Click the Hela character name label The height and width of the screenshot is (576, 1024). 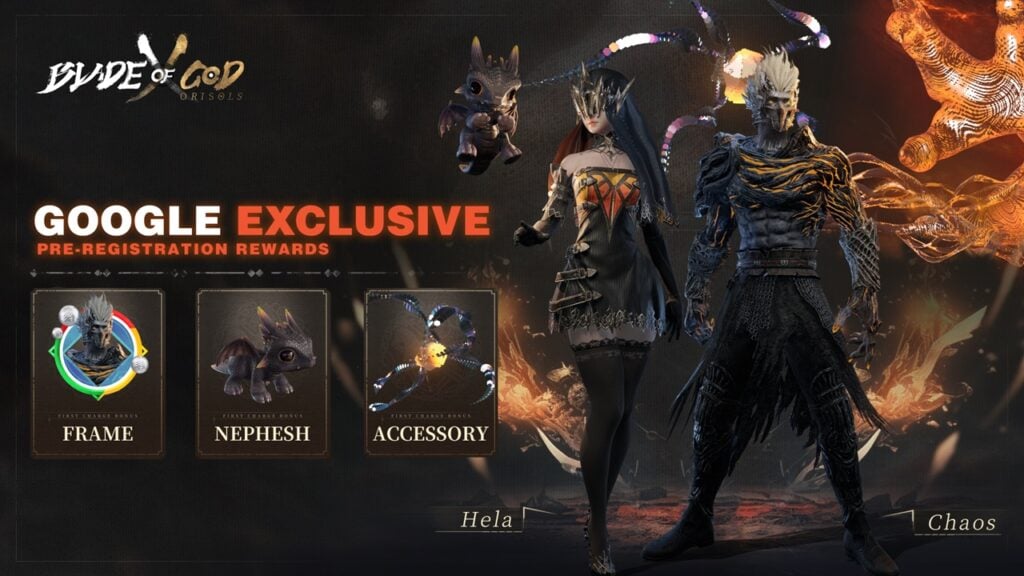click(487, 520)
